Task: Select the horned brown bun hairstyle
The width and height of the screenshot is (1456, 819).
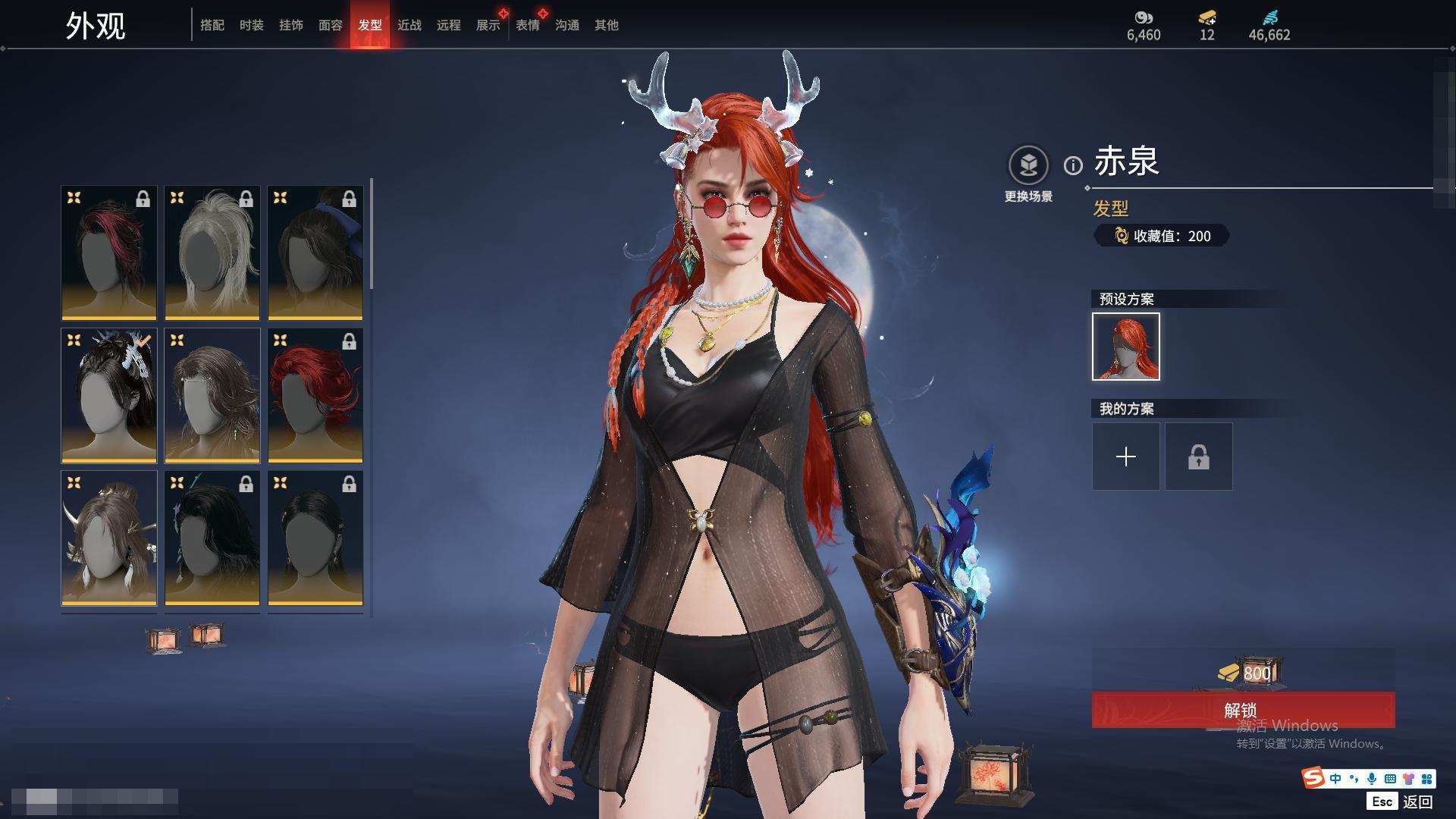Action: point(109,538)
